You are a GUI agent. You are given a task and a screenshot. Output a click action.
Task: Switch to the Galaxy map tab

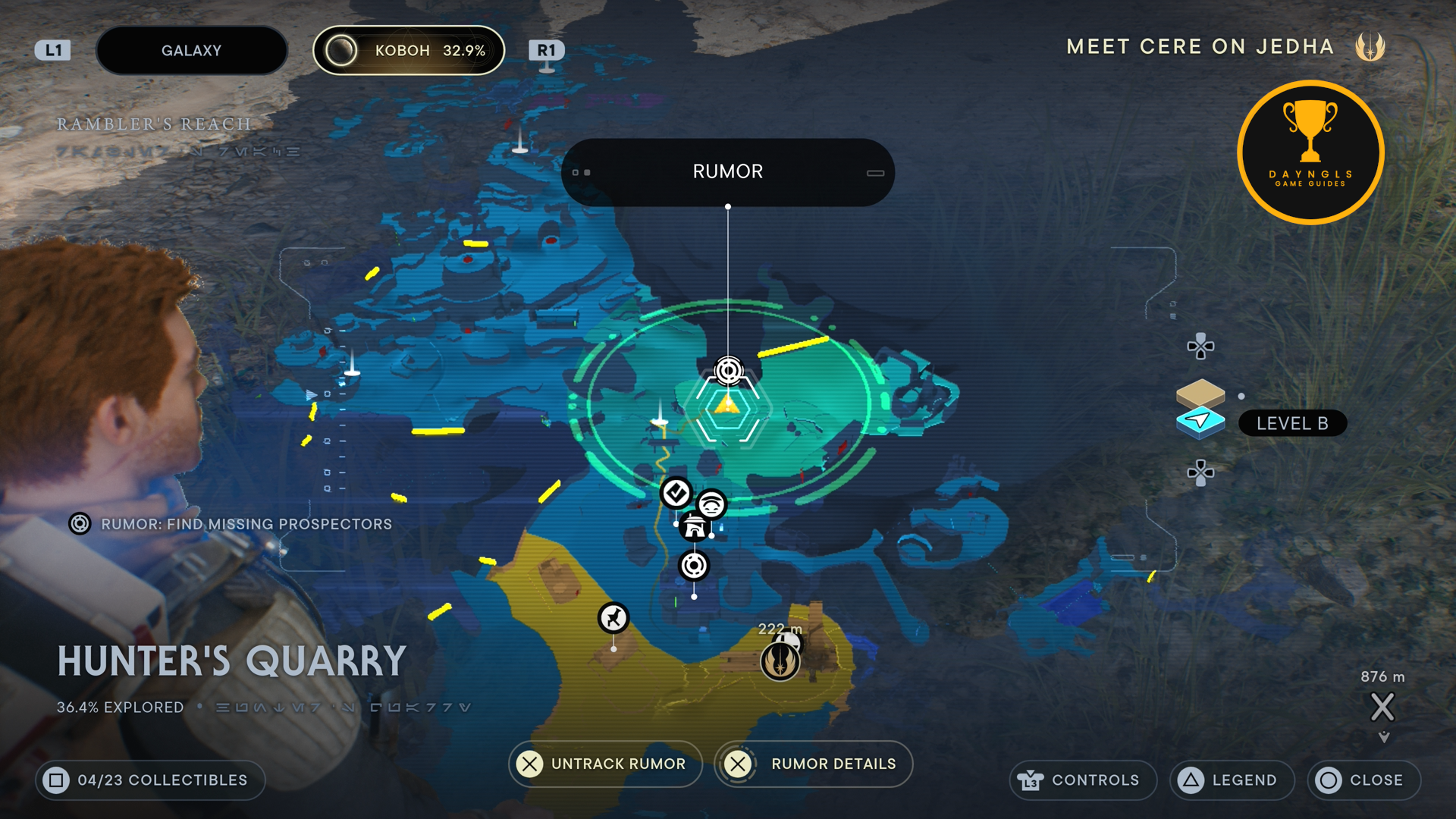tap(191, 51)
